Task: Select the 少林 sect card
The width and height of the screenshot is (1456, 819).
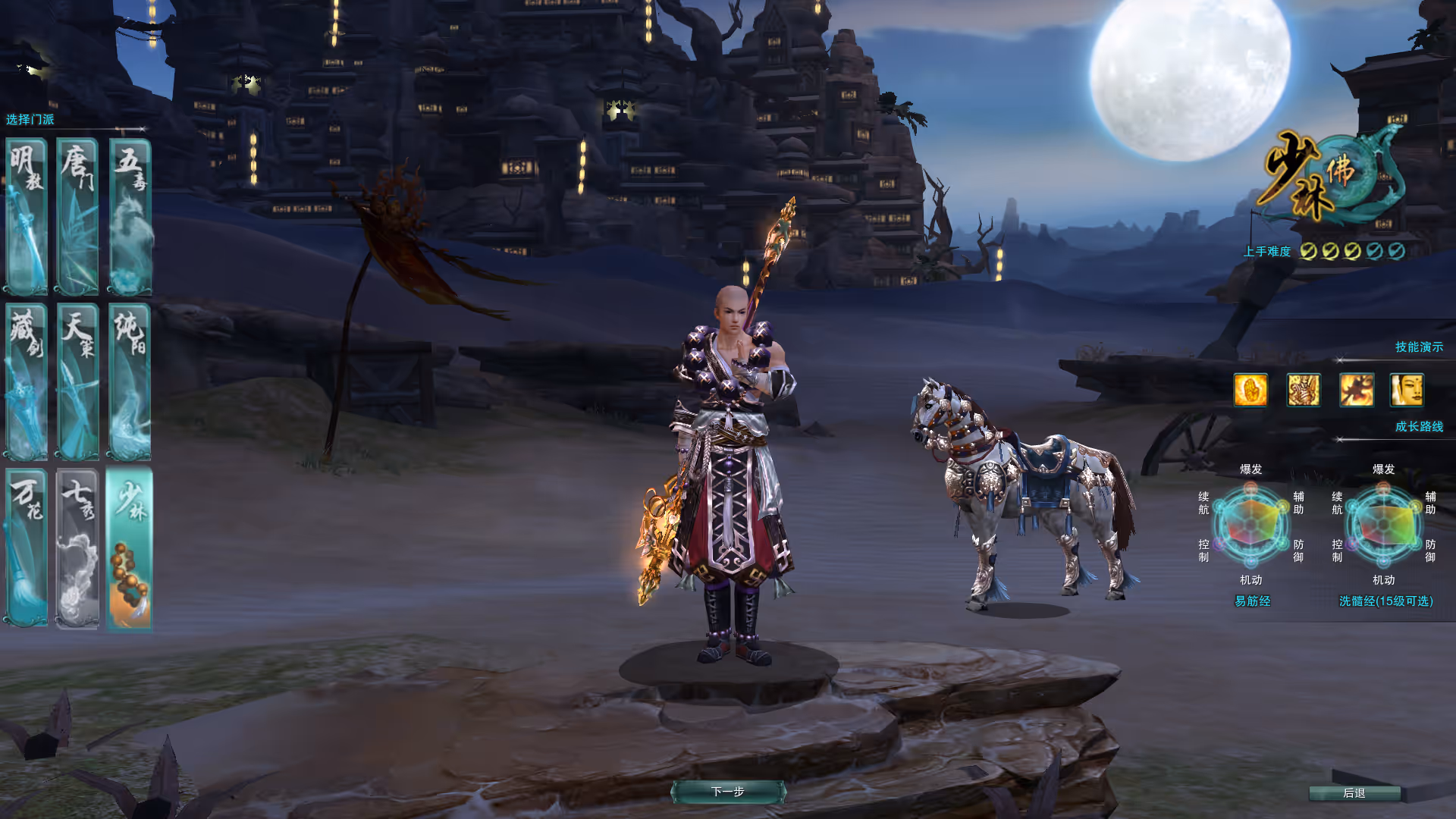Action: coord(130,548)
